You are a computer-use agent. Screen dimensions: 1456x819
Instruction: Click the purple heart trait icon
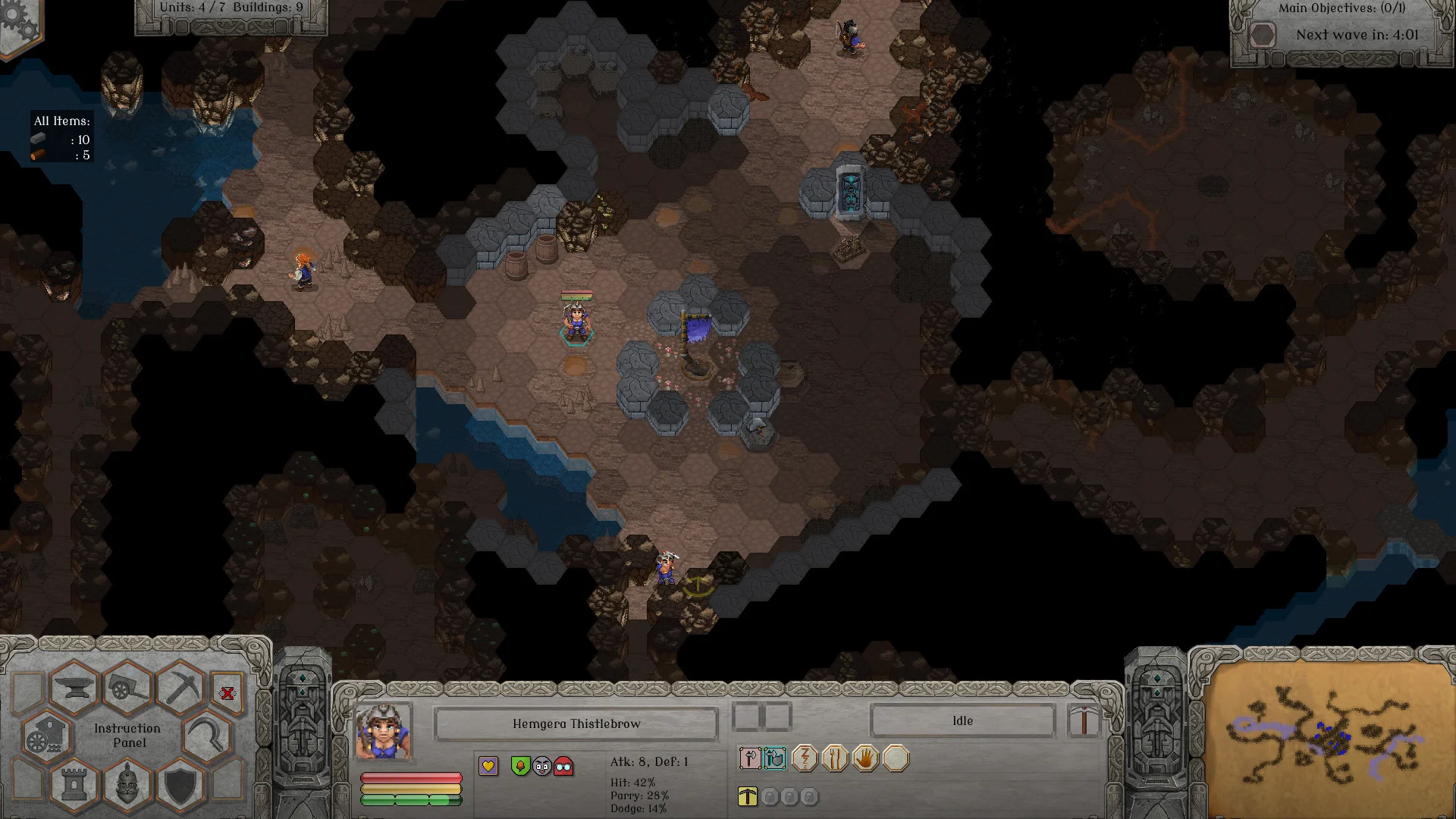tap(488, 766)
